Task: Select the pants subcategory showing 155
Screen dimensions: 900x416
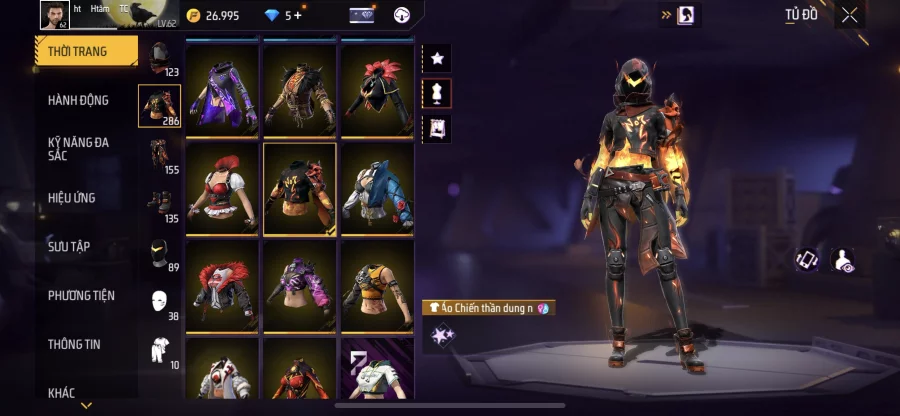Action: [x=159, y=155]
